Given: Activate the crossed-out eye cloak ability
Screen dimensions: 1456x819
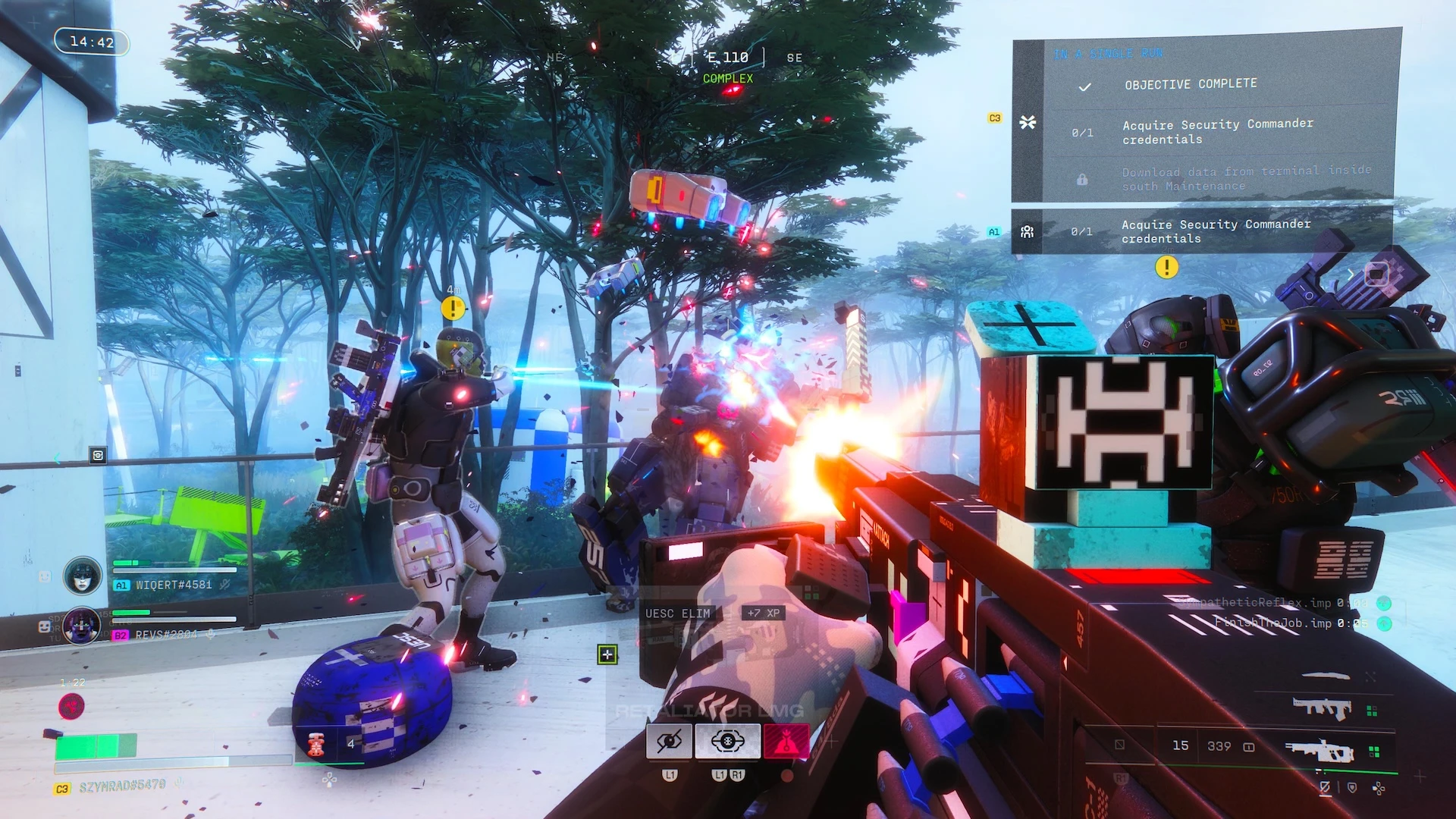Looking at the screenshot, I should click(x=669, y=741).
